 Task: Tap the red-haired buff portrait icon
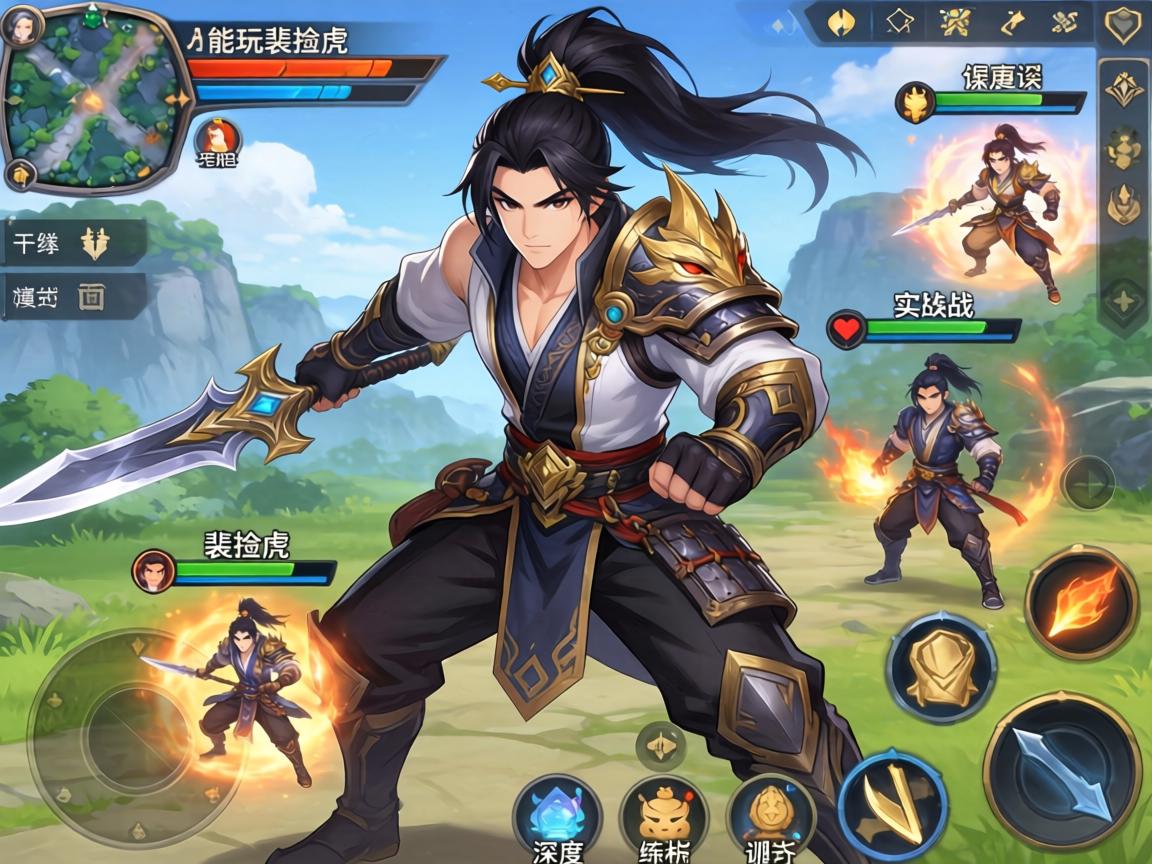216,137
